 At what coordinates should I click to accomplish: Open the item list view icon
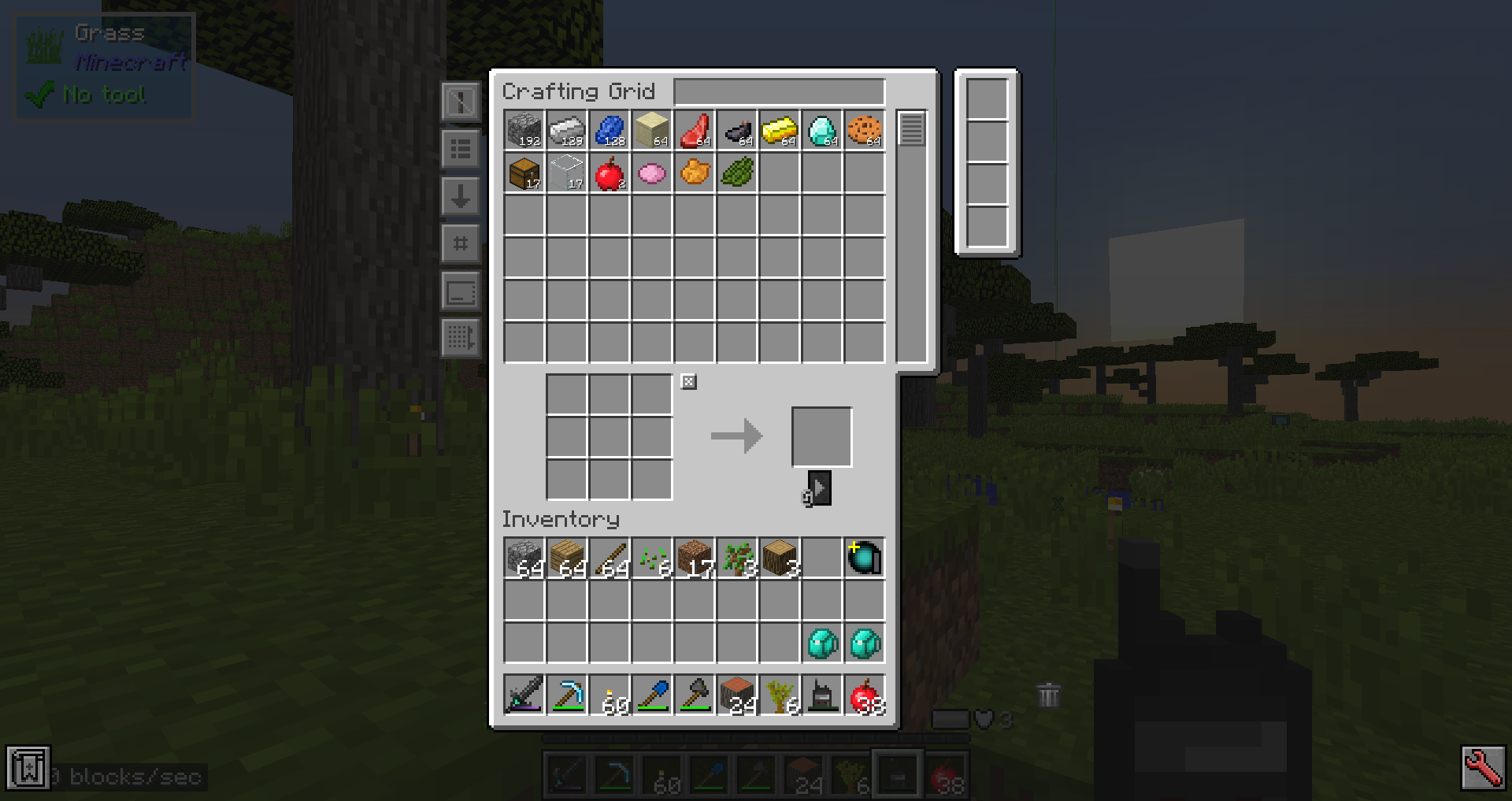tap(460, 150)
